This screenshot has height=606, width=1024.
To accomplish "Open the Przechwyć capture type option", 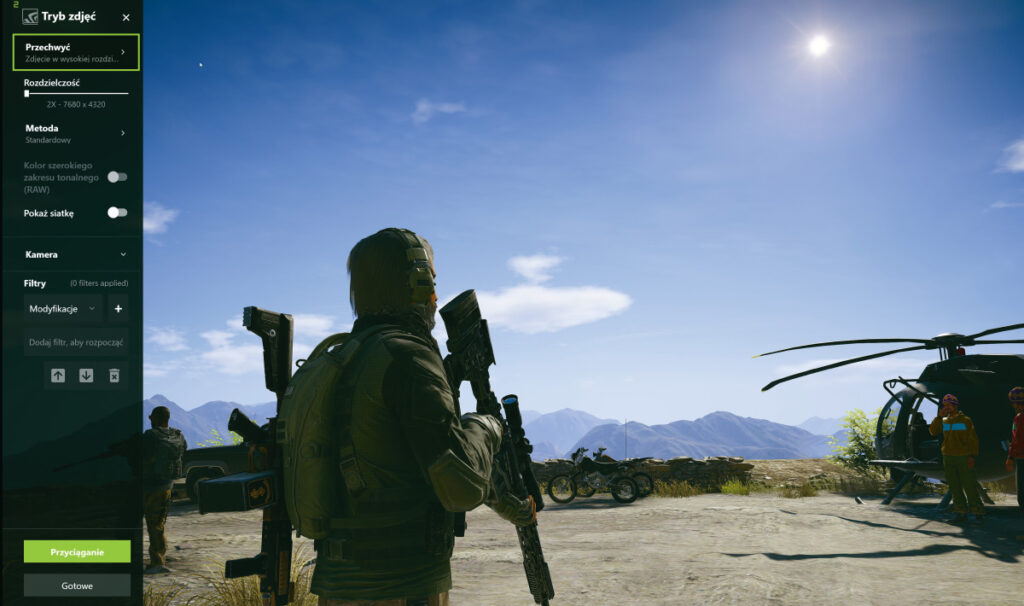I will (76, 52).
